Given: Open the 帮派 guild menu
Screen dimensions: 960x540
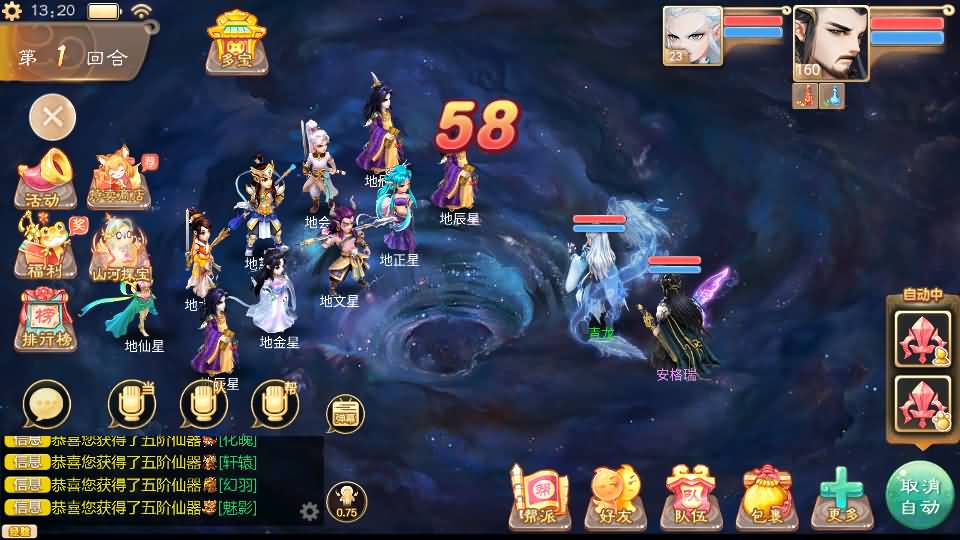Looking at the screenshot, I should [x=540, y=496].
